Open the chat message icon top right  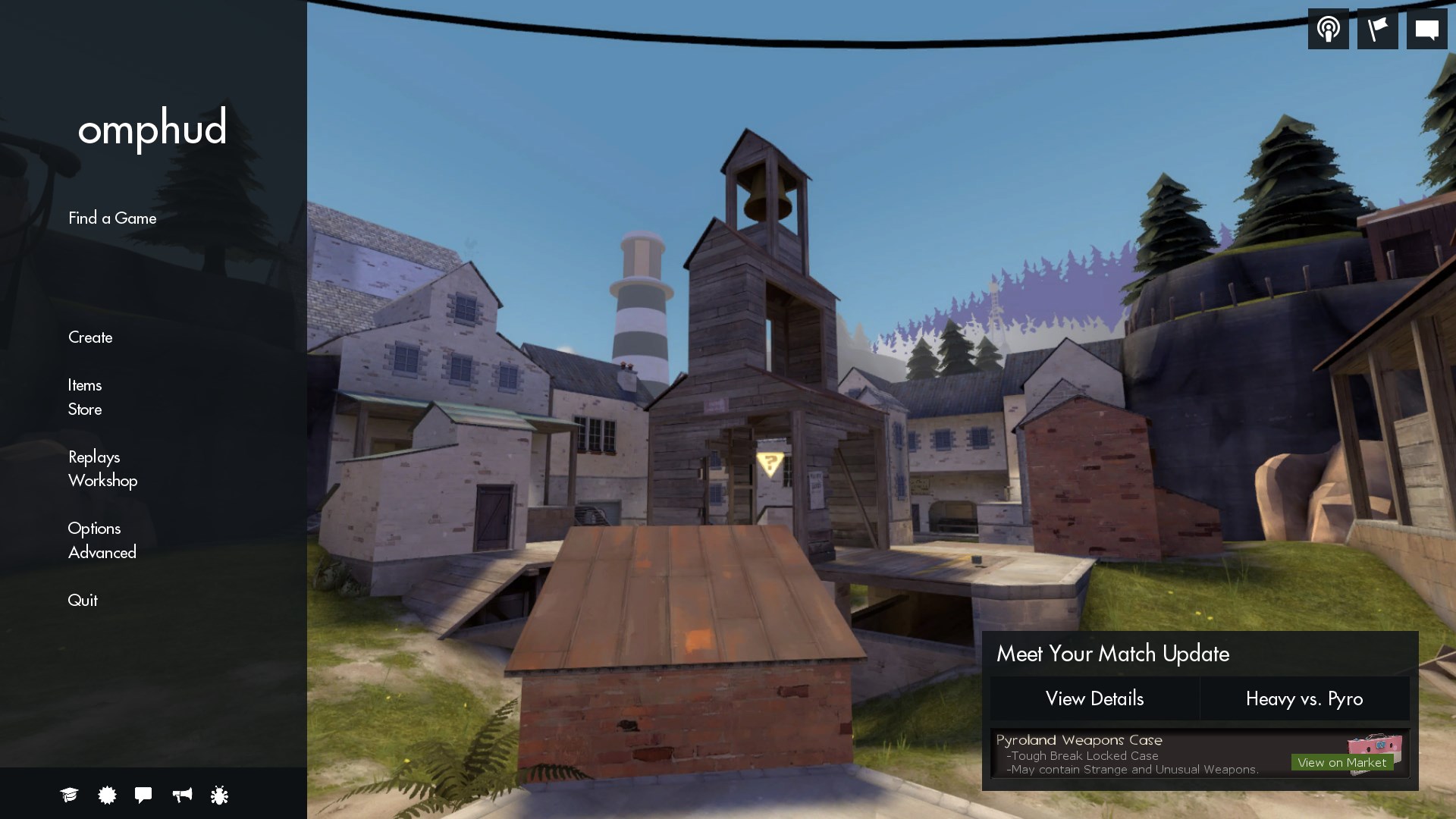click(x=1428, y=28)
